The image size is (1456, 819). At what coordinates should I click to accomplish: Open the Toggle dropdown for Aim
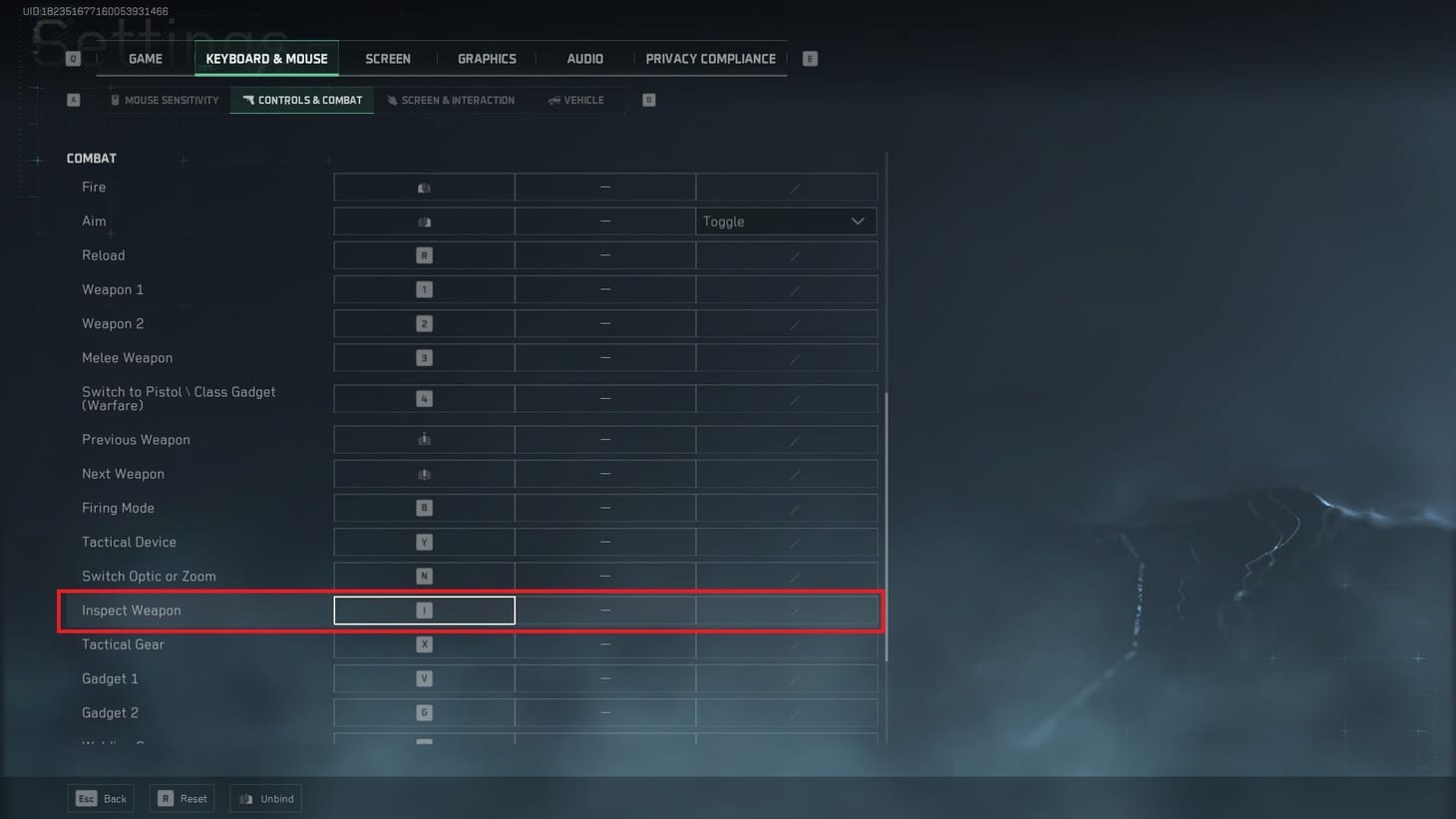[785, 220]
